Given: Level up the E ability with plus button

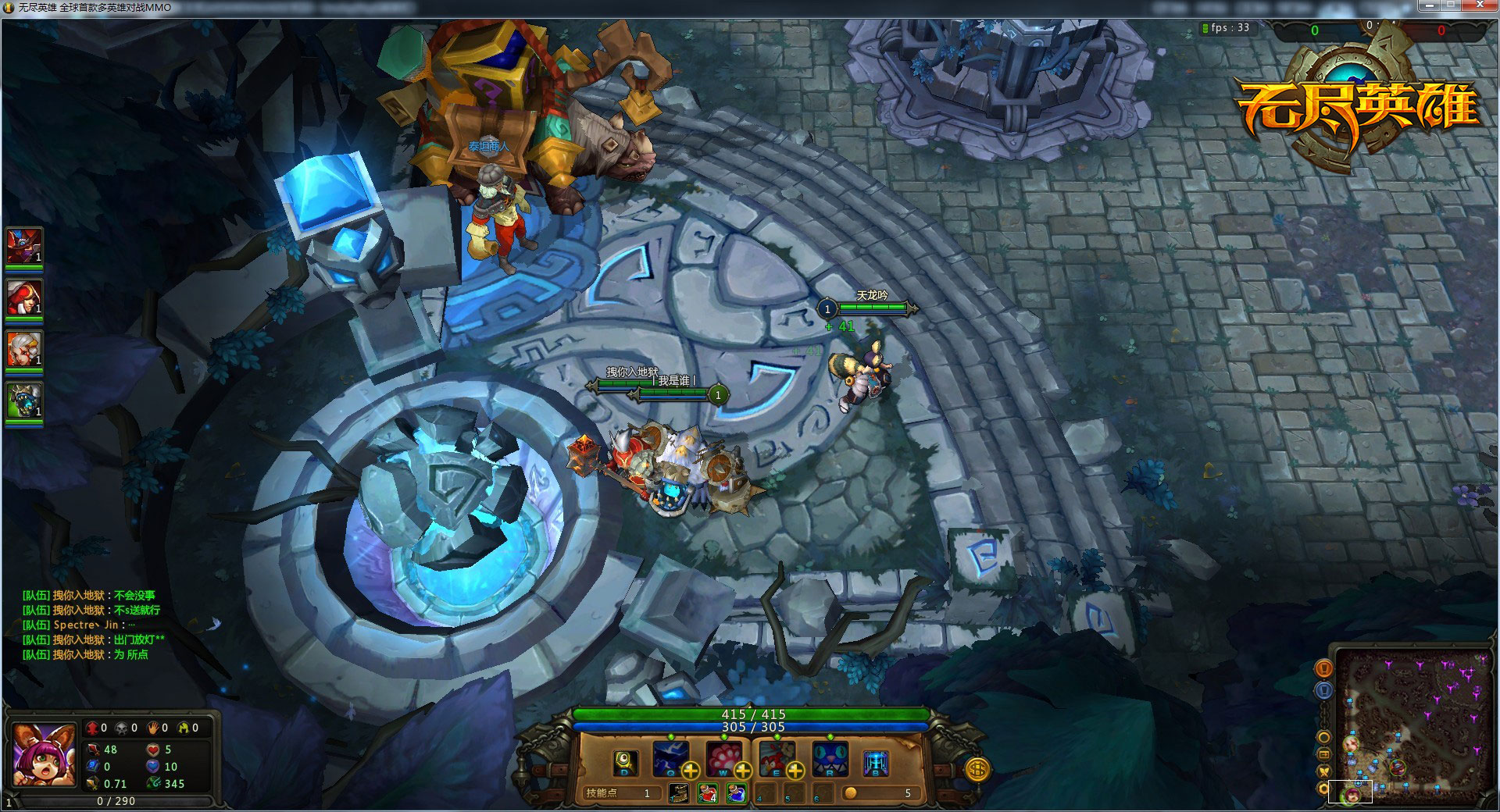Looking at the screenshot, I should 795,771.
